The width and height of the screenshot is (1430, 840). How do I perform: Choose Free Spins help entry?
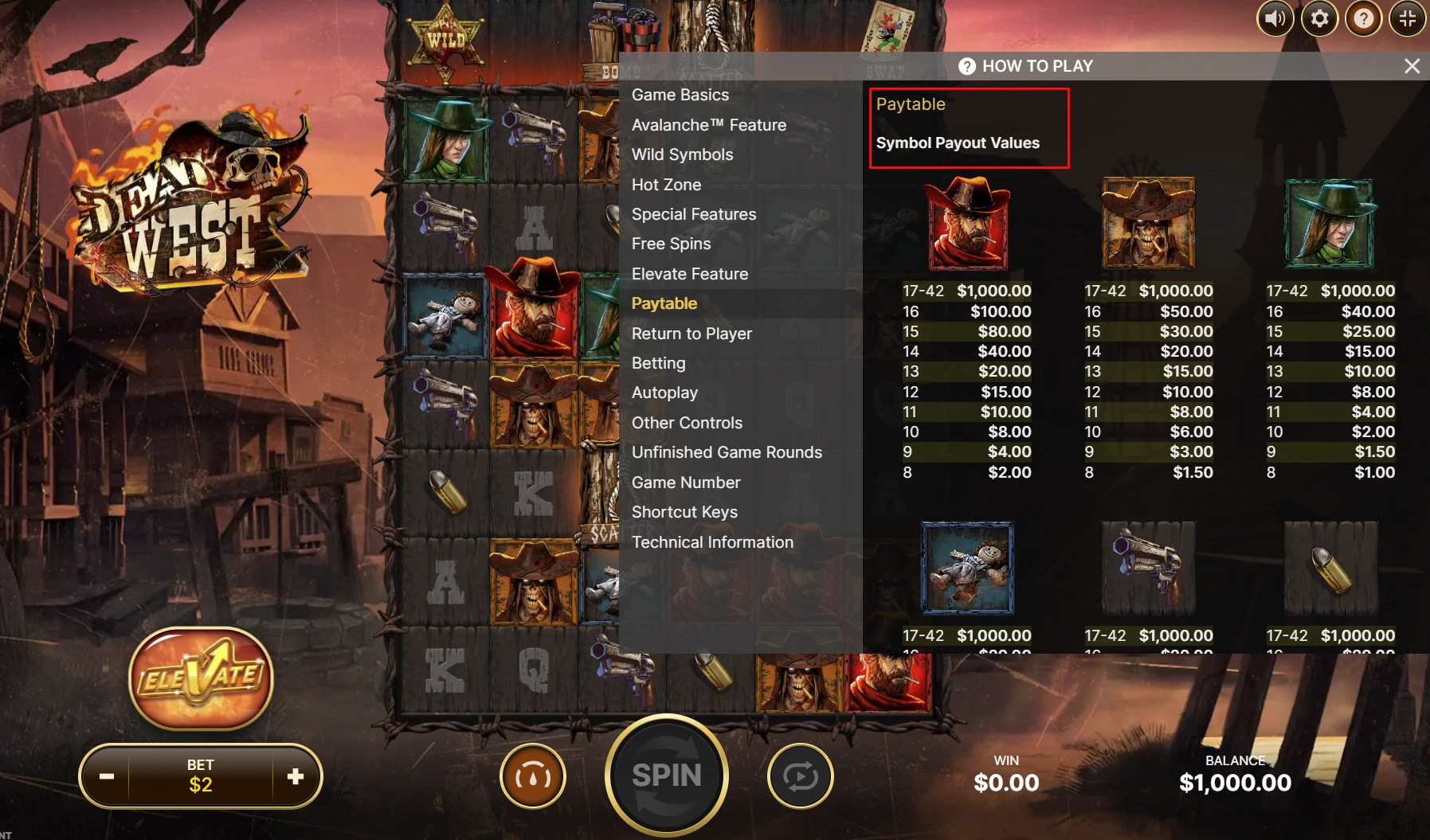click(671, 244)
